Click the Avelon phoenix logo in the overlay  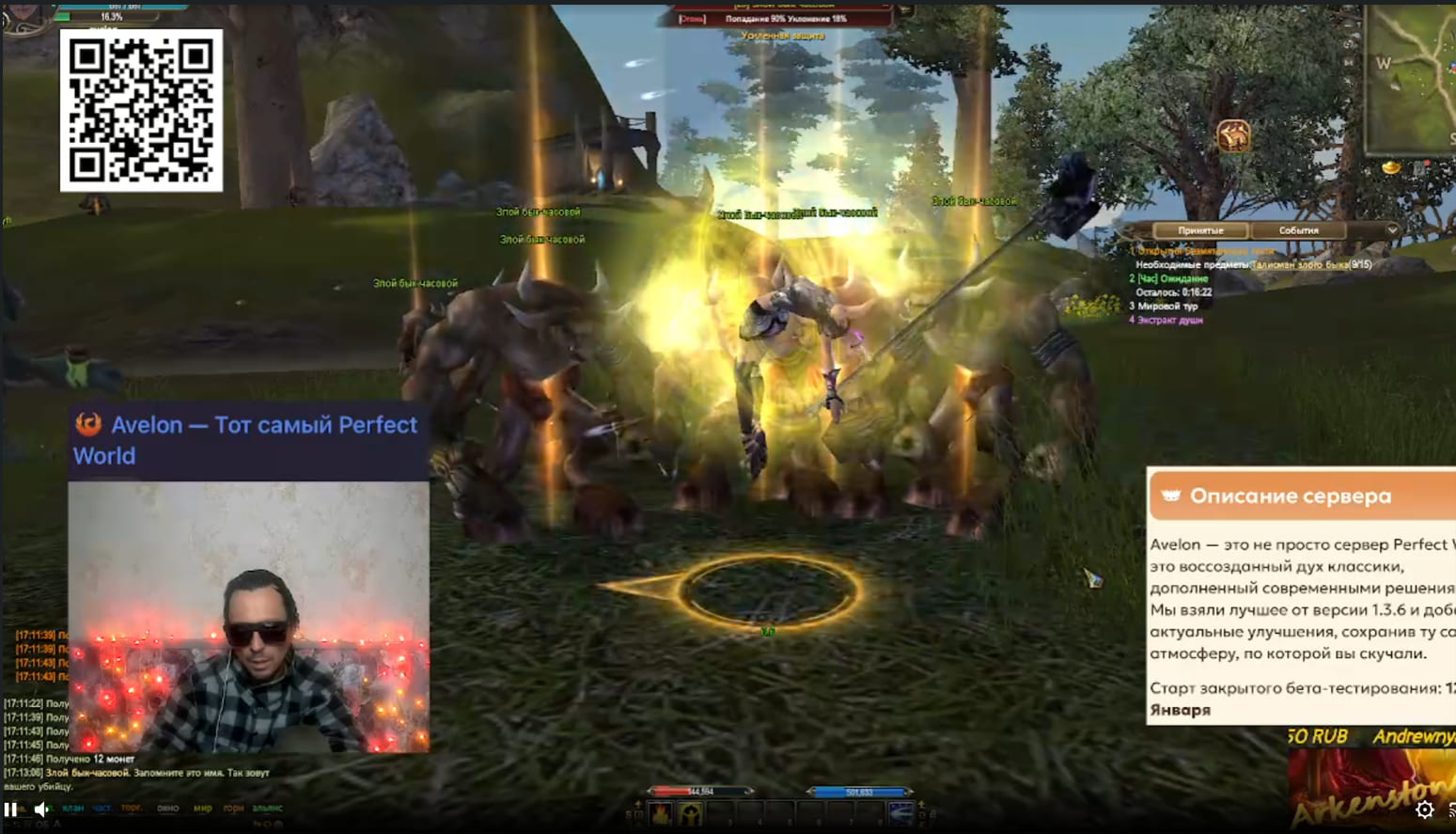[x=88, y=425]
